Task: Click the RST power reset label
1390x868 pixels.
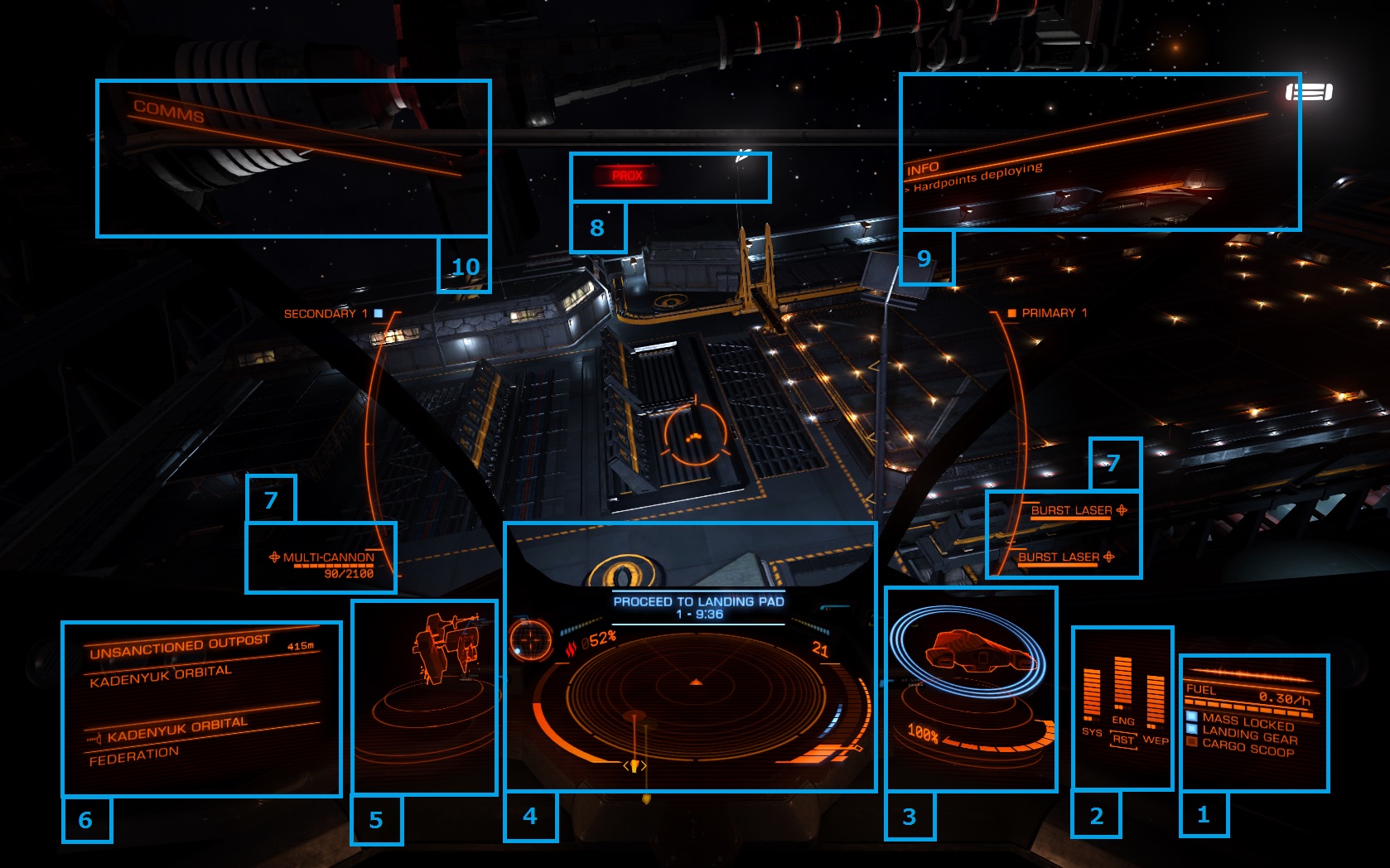Action: pos(1123,740)
